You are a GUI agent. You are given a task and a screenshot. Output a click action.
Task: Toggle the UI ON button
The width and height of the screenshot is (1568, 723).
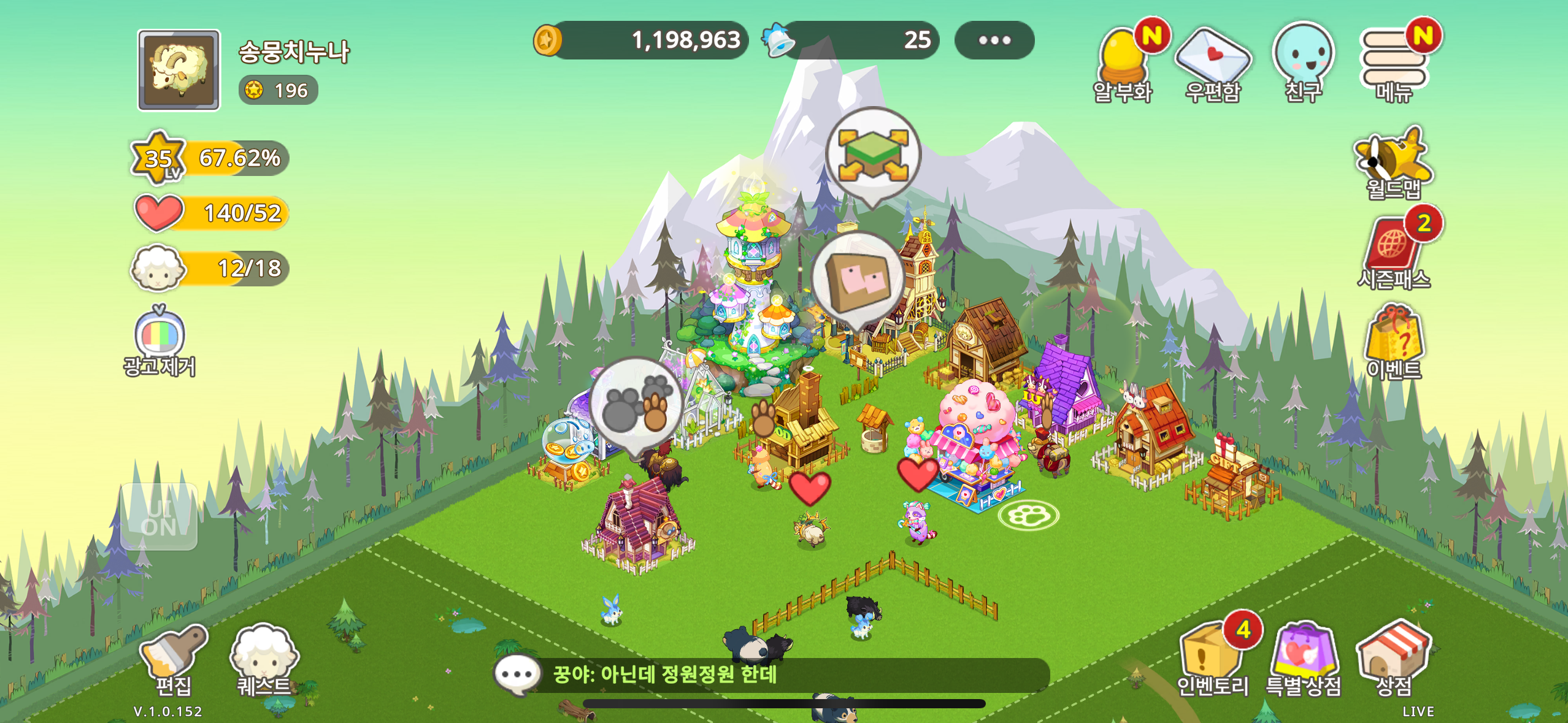tap(159, 517)
